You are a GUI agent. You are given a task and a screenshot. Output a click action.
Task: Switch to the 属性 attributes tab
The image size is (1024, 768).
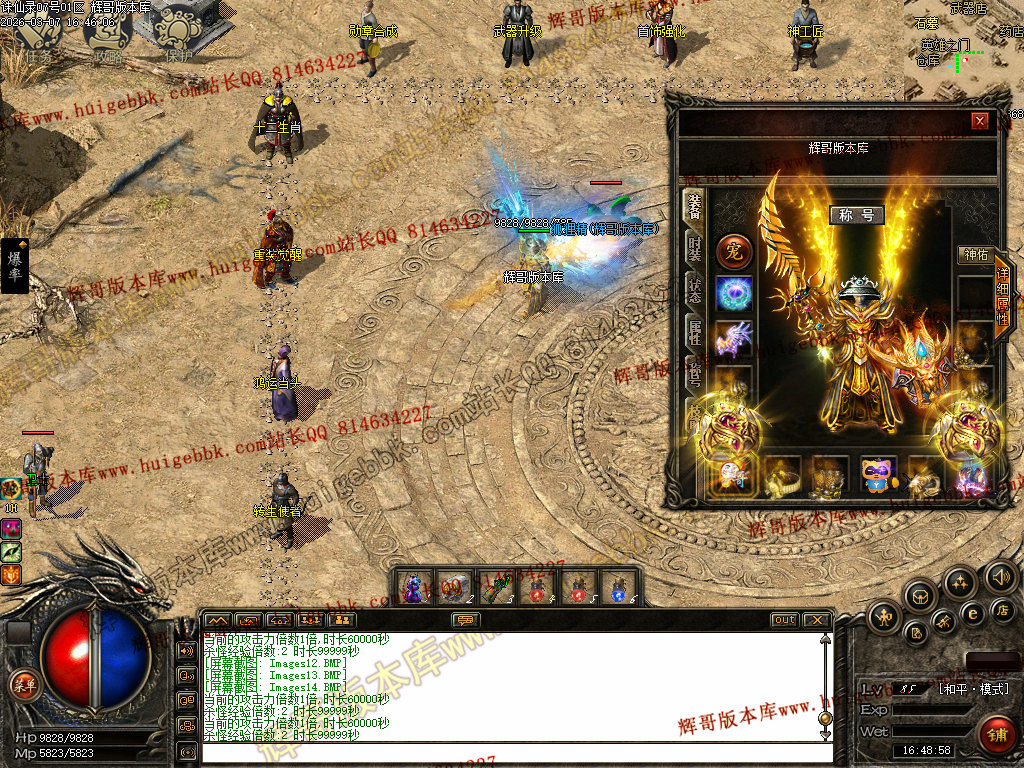click(x=693, y=331)
